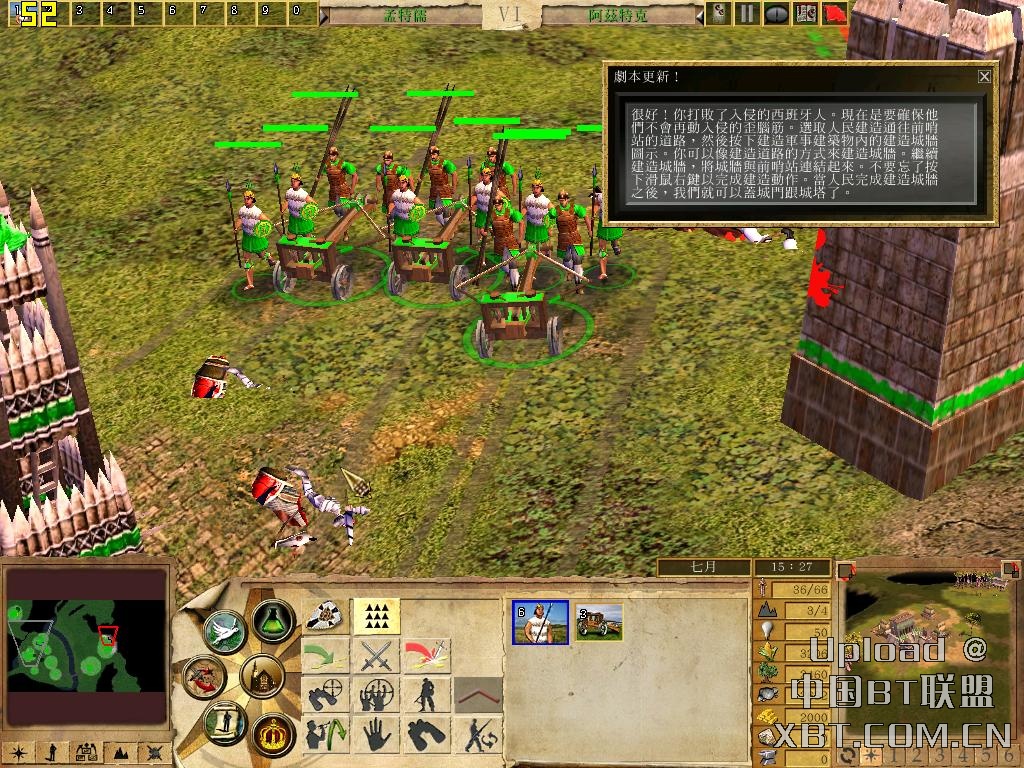Select the catapult unit portrait
1024x768 pixels.
click(599, 622)
